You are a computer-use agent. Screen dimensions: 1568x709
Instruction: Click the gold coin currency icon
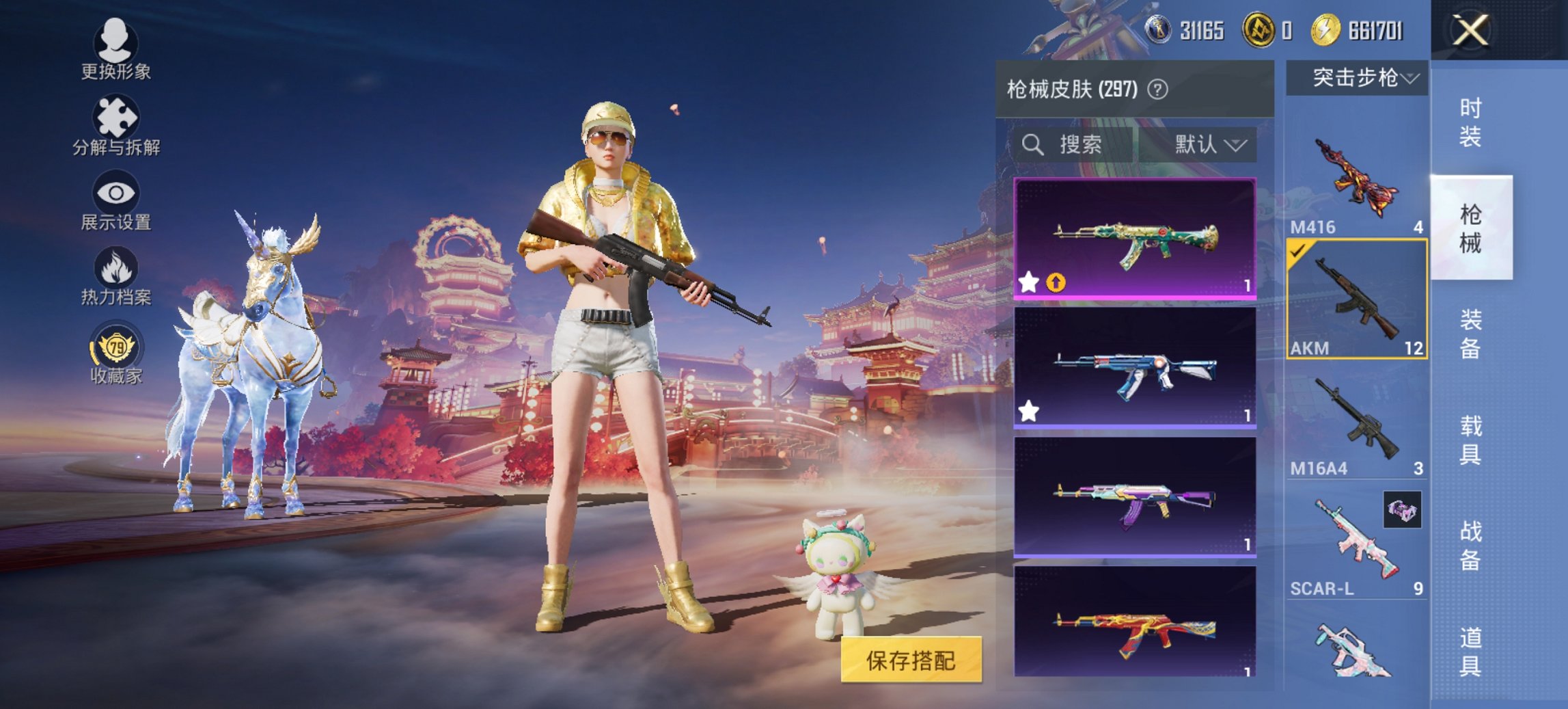click(1325, 29)
